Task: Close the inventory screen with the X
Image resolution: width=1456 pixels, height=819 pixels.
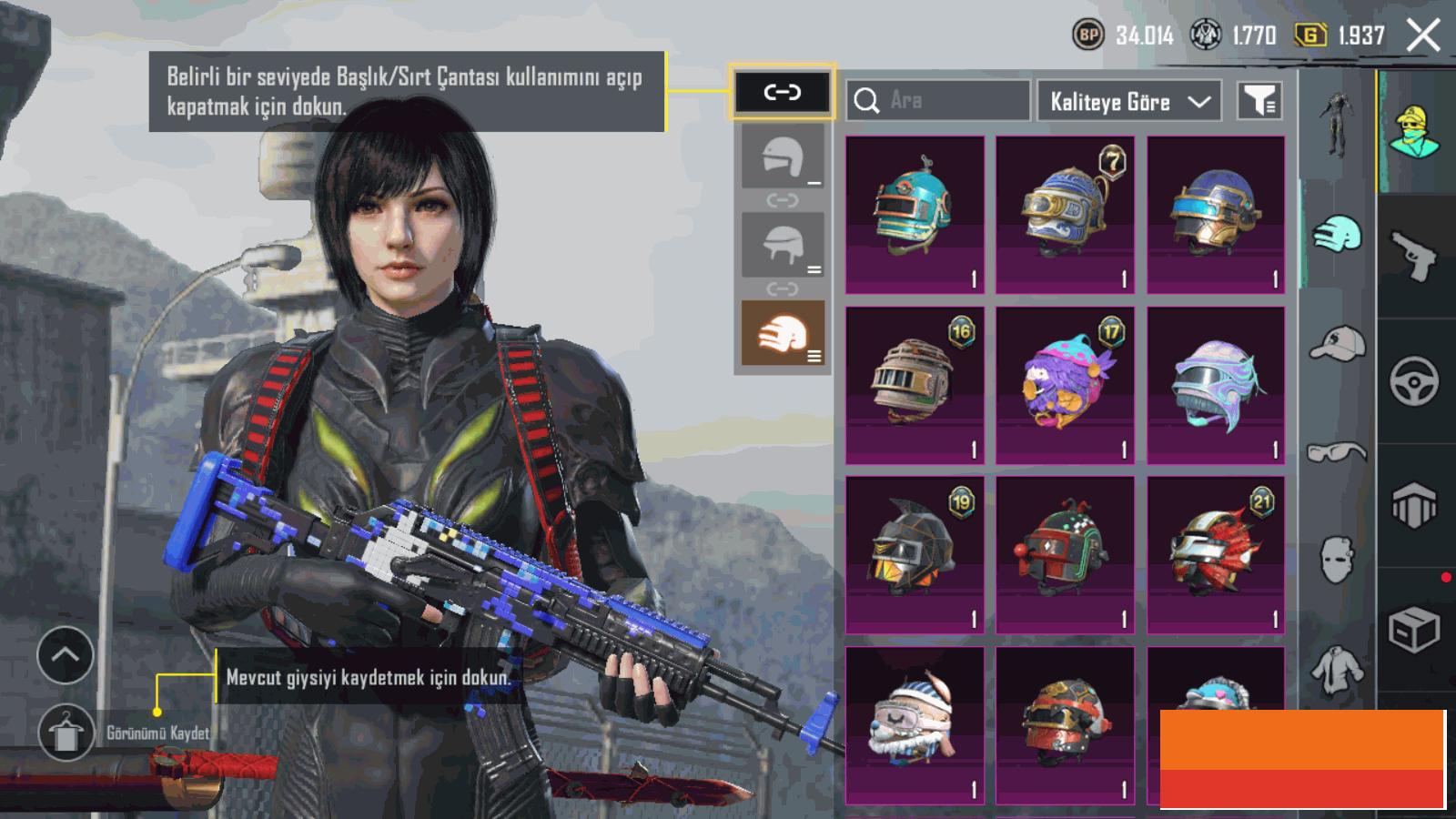Action: coord(1423,36)
